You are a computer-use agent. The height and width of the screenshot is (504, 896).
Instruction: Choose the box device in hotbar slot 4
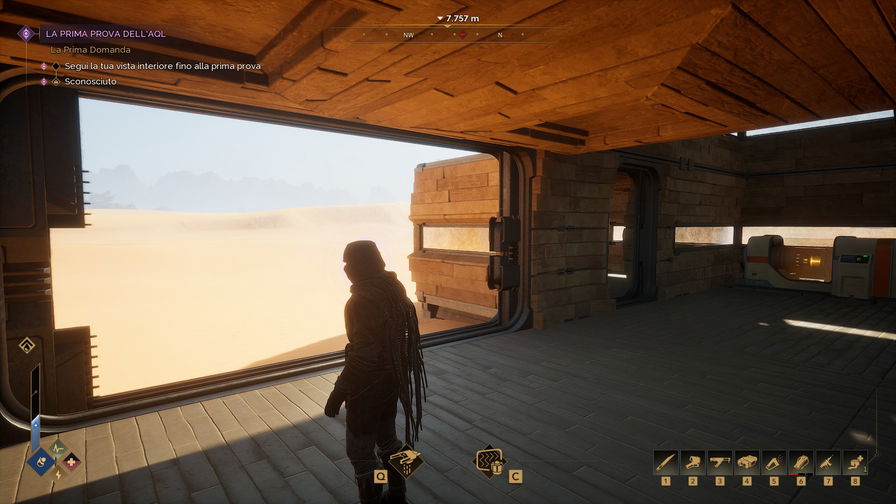click(746, 462)
